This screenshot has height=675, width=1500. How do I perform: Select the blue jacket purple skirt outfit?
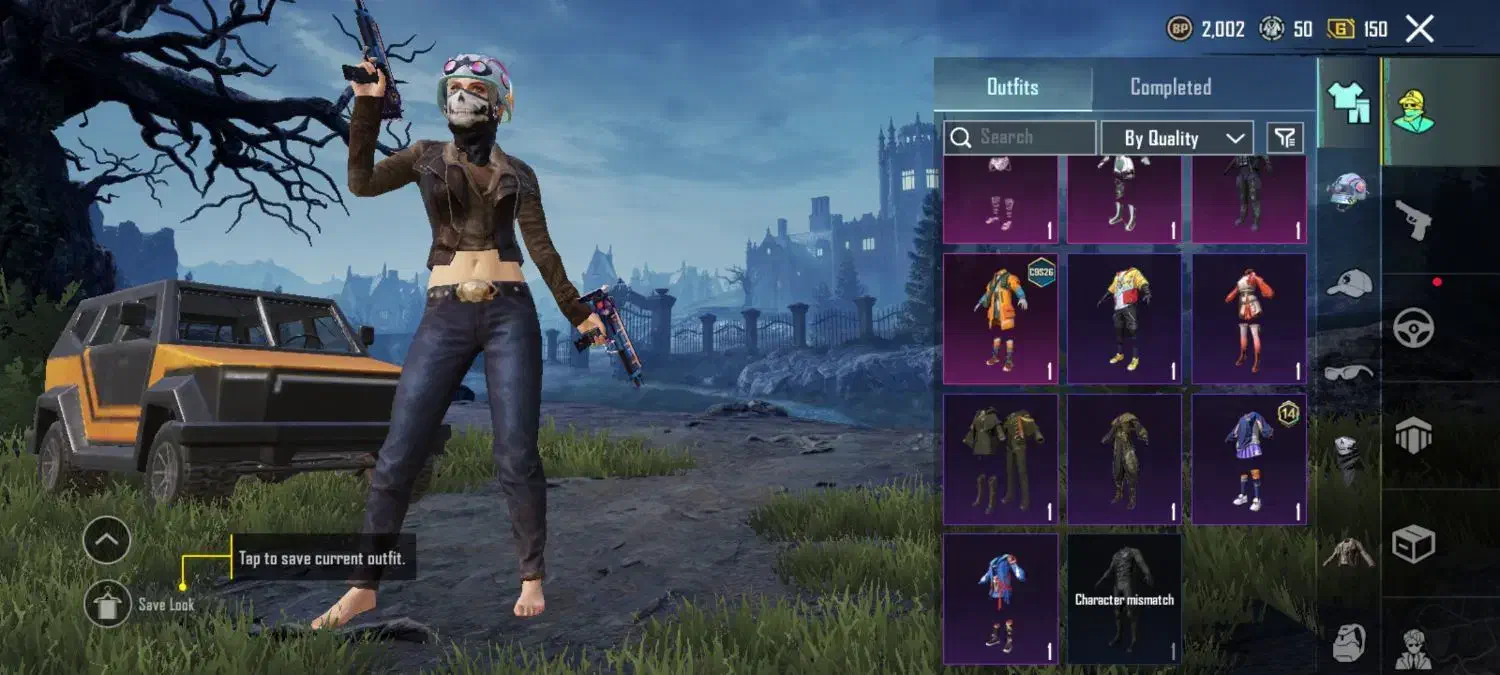click(1249, 458)
